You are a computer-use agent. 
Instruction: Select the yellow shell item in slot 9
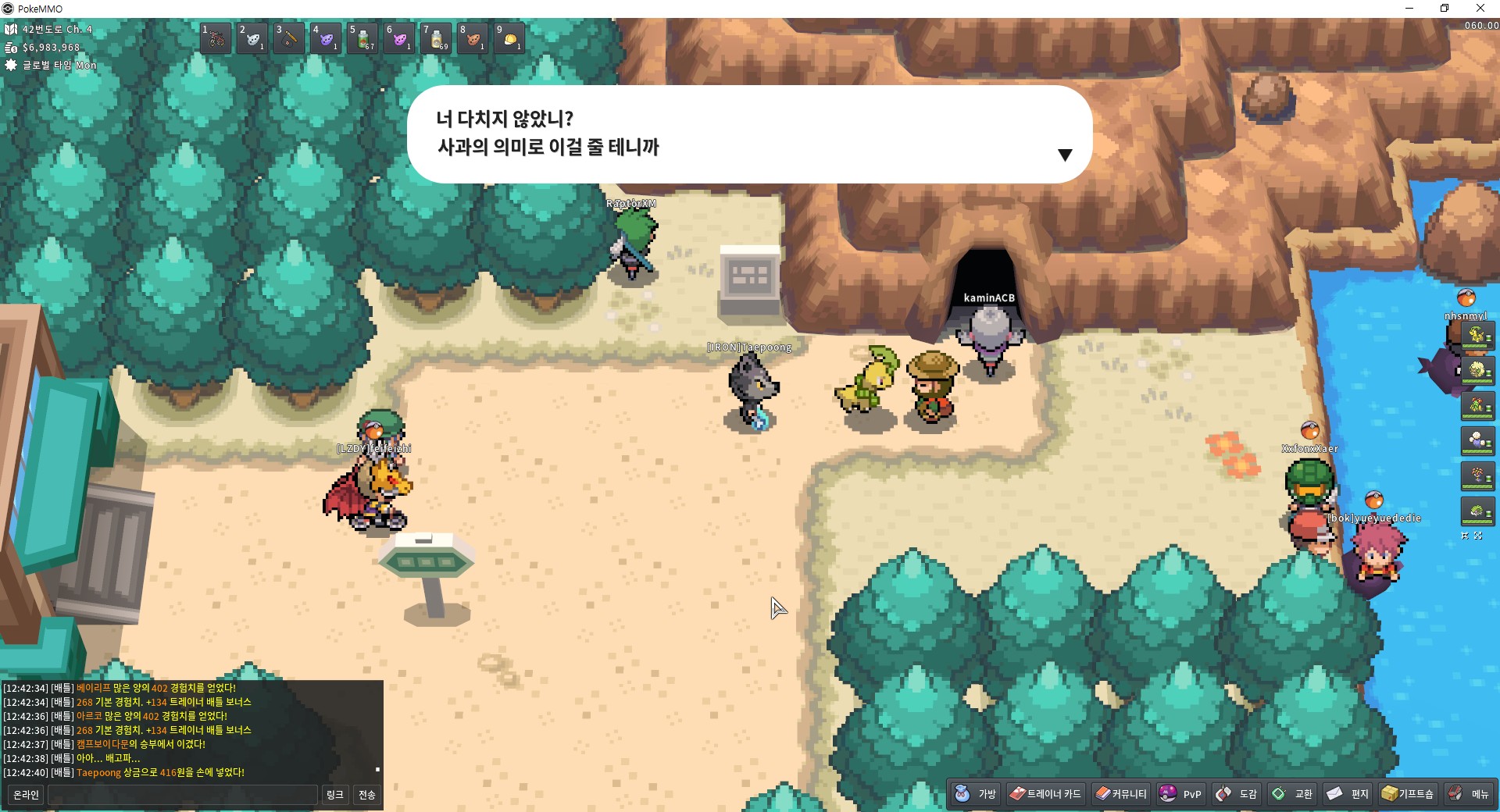tap(510, 38)
